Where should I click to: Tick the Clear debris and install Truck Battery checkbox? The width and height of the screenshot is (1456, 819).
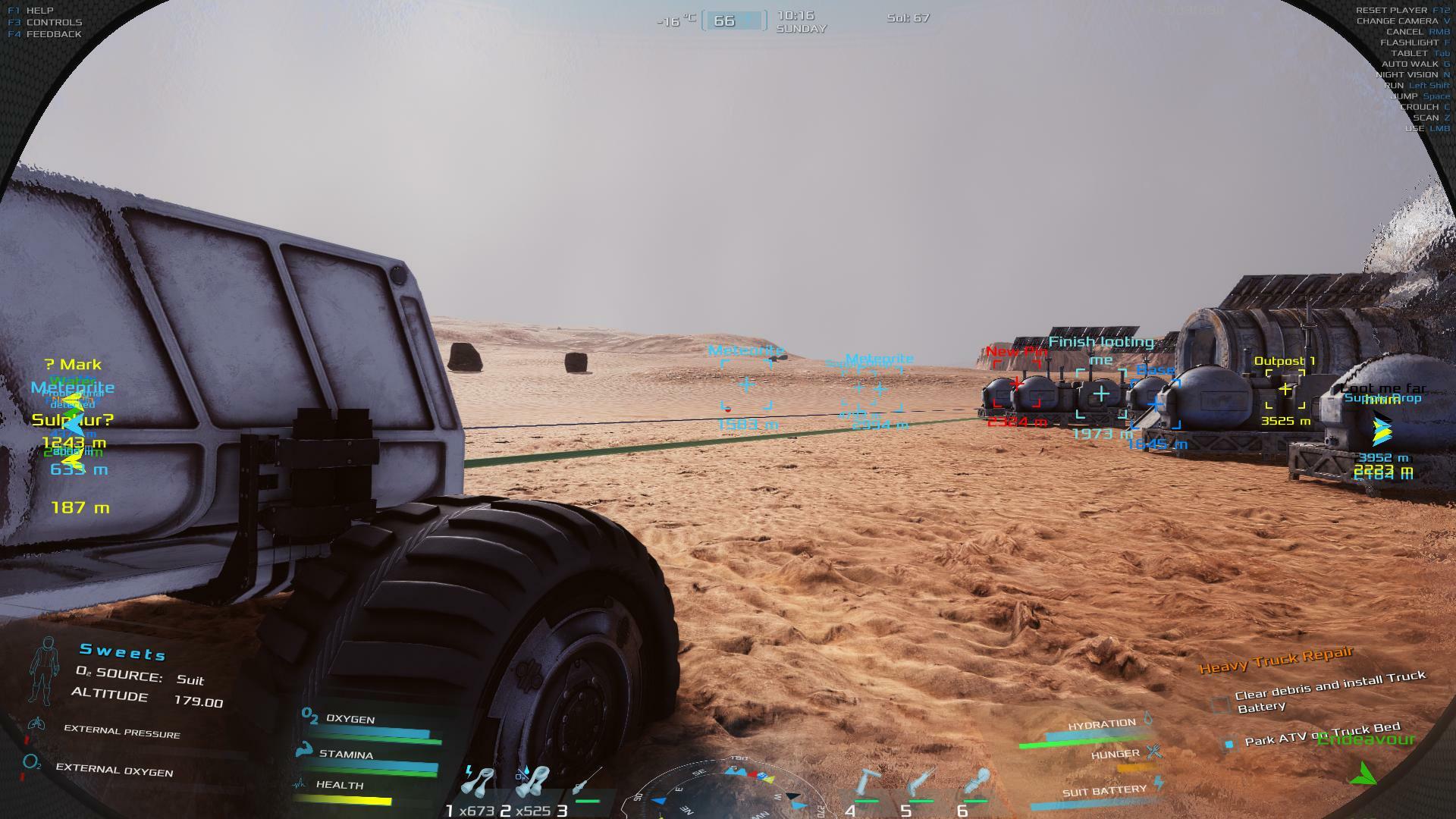(1220, 705)
